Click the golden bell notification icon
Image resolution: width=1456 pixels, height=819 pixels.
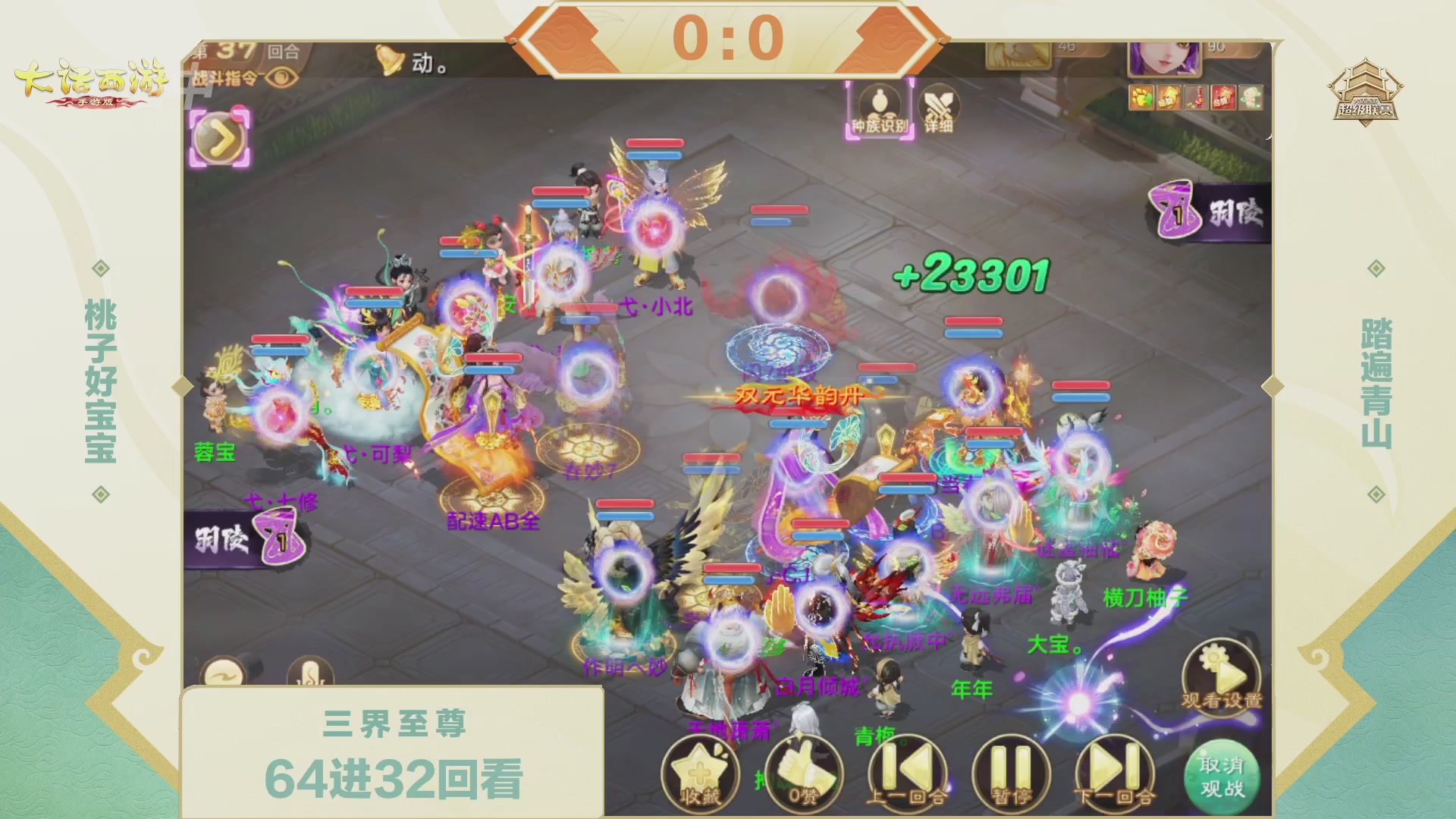(389, 60)
